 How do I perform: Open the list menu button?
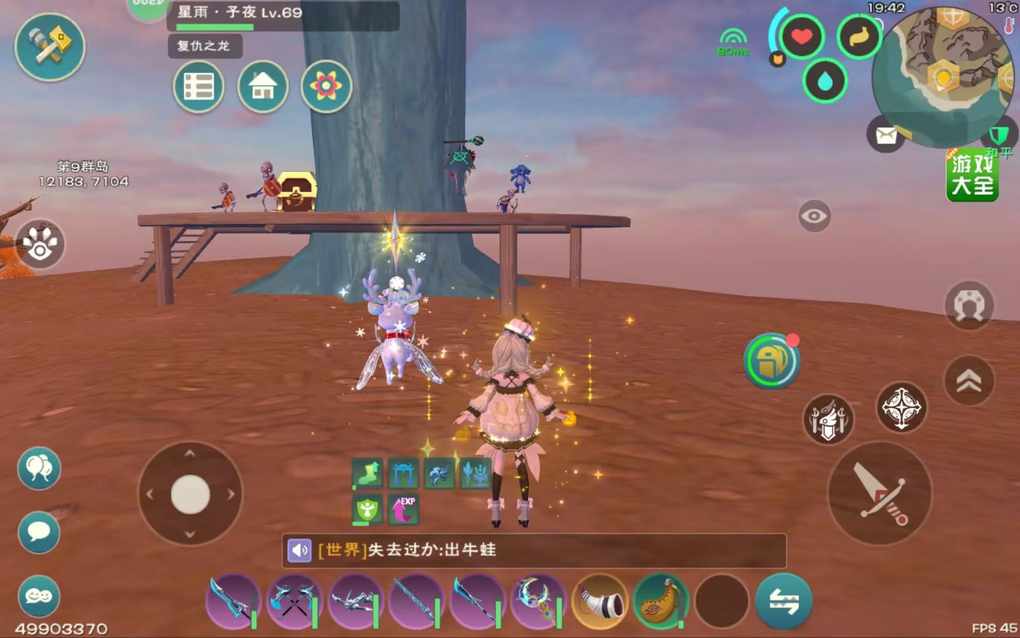[x=198, y=87]
